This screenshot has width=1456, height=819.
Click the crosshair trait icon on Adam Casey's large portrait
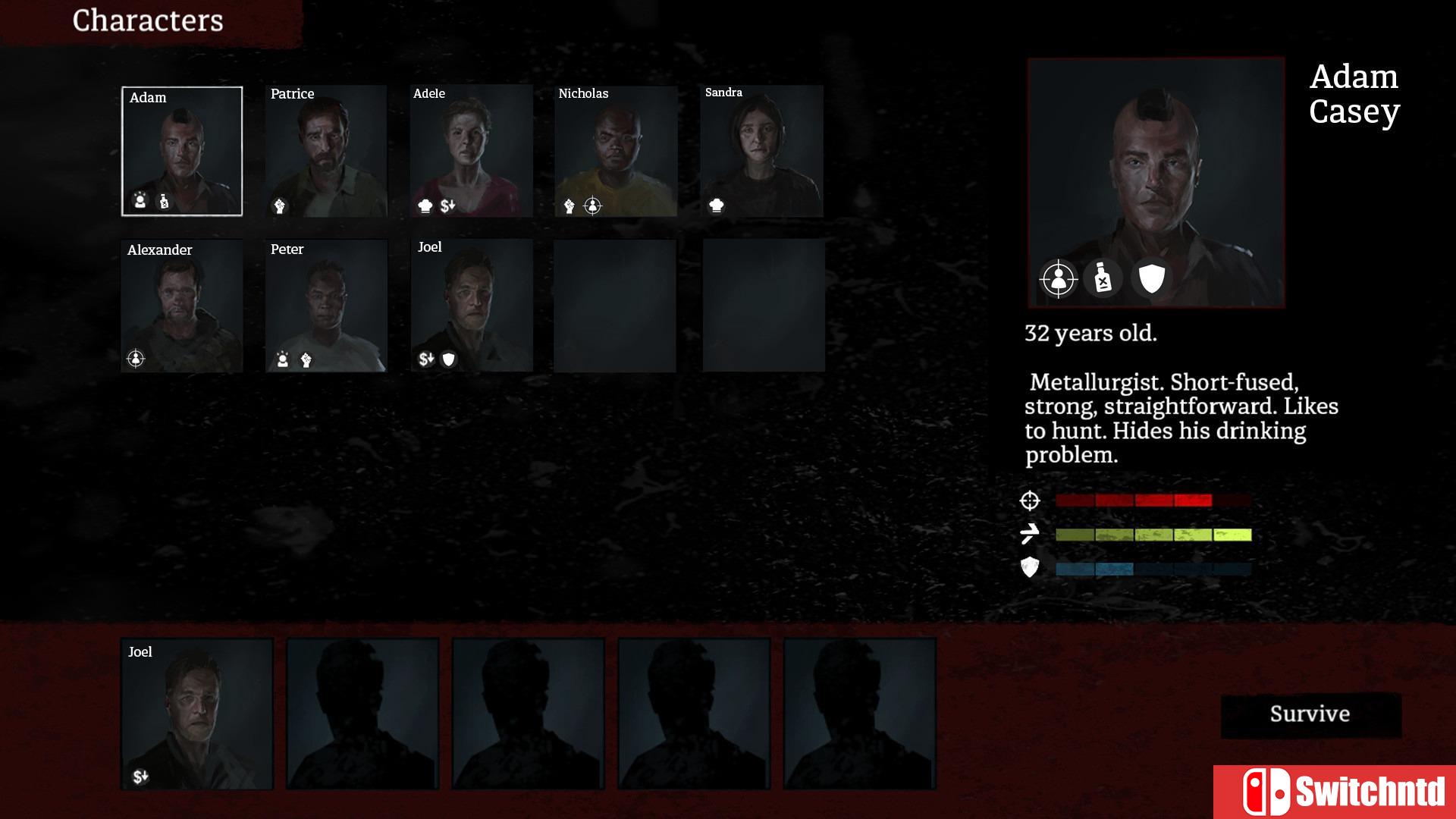point(1059,279)
